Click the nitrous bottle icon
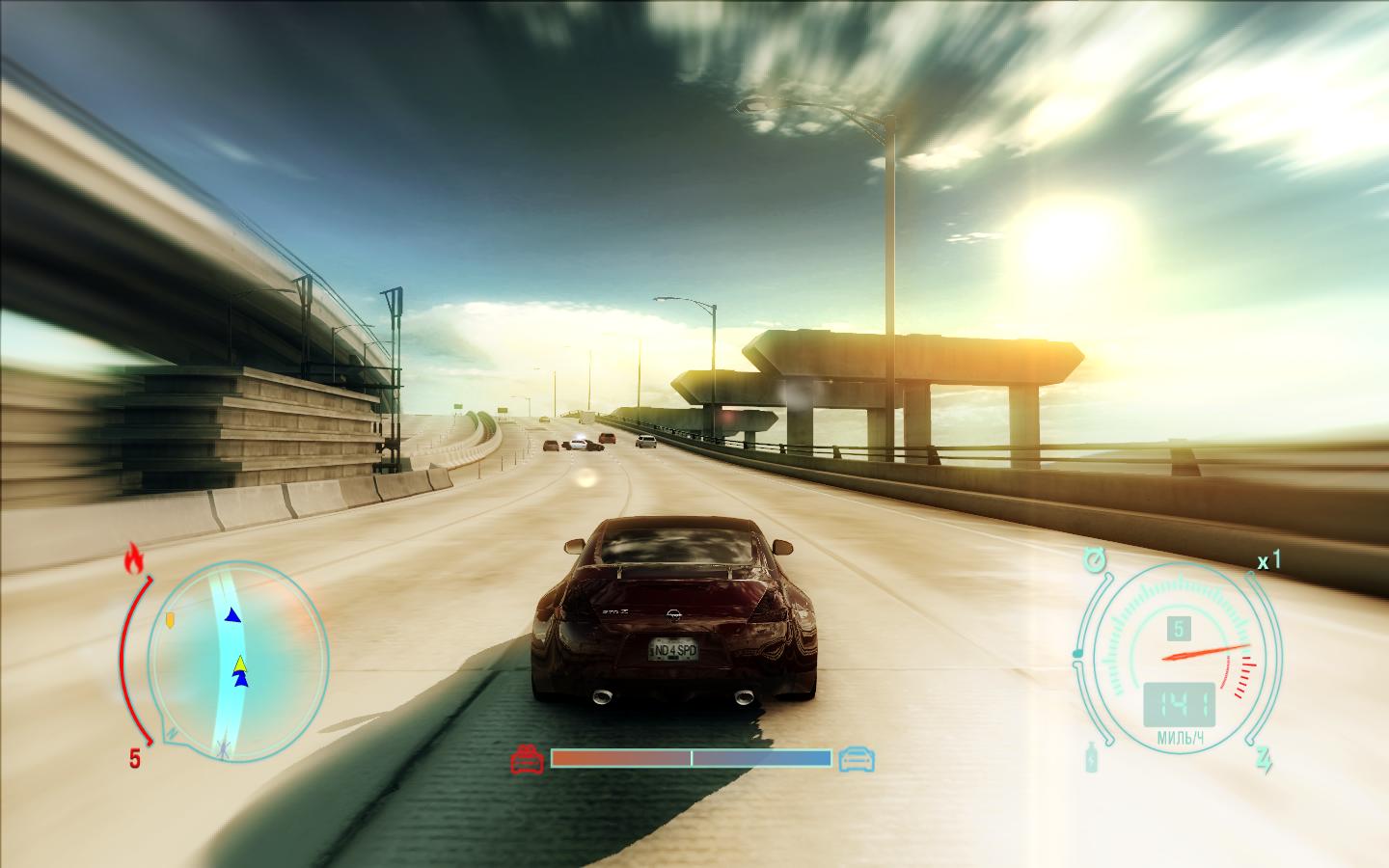 pyautogui.click(x=1091, y=757)
